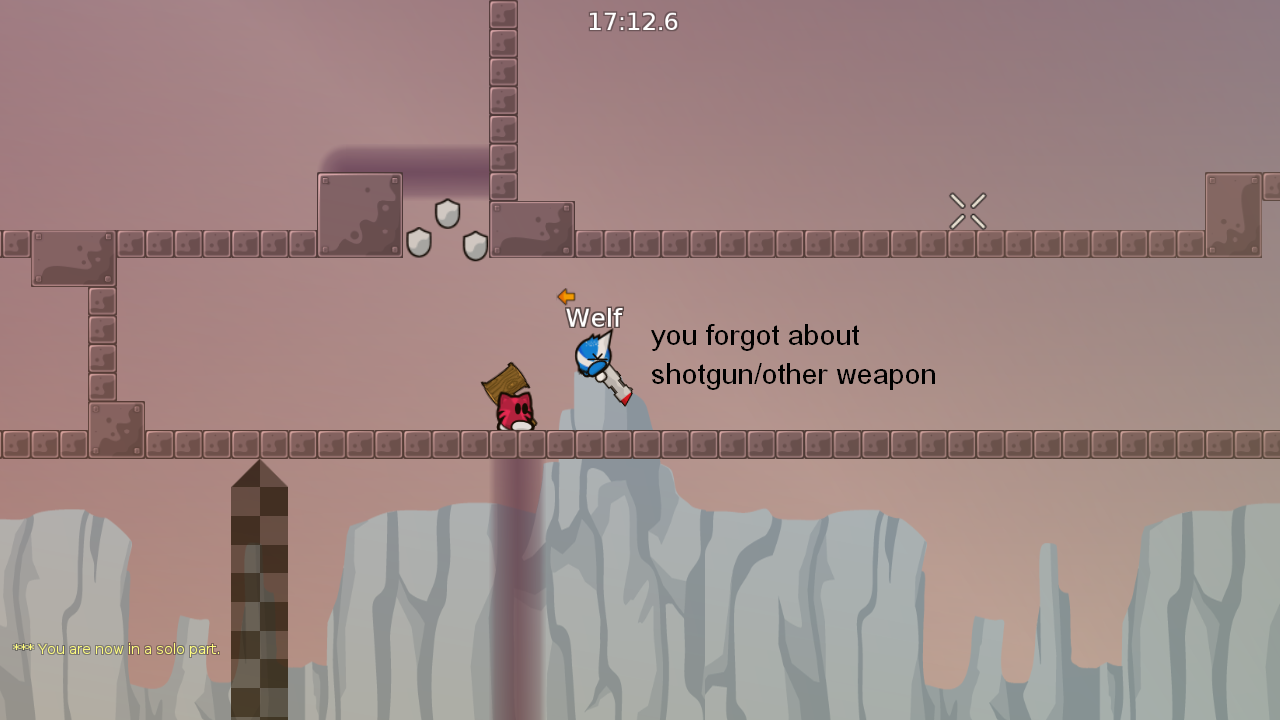The height and width of the screenshot is (720, 1280).
Task: Click the shotgun chat message text
Action: 792,355
